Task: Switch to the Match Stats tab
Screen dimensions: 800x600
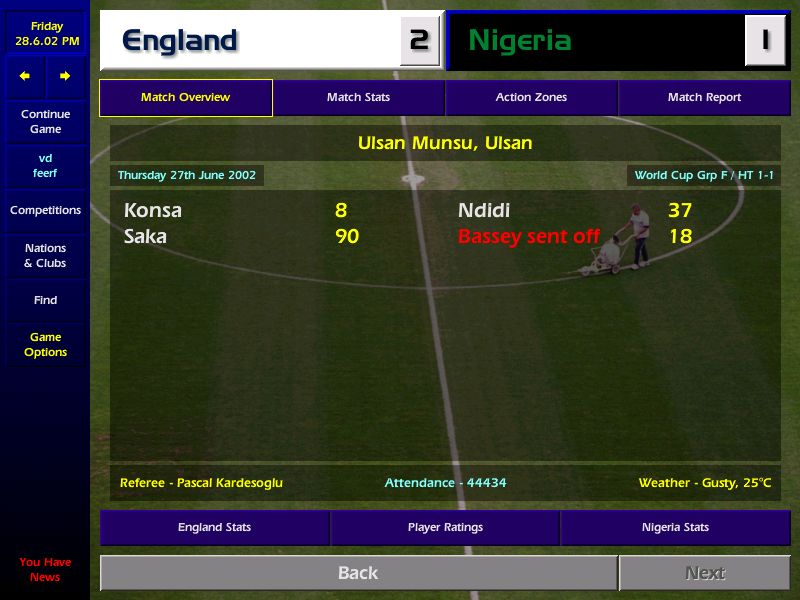Action: pyautogui.click(x=358, y=98)
